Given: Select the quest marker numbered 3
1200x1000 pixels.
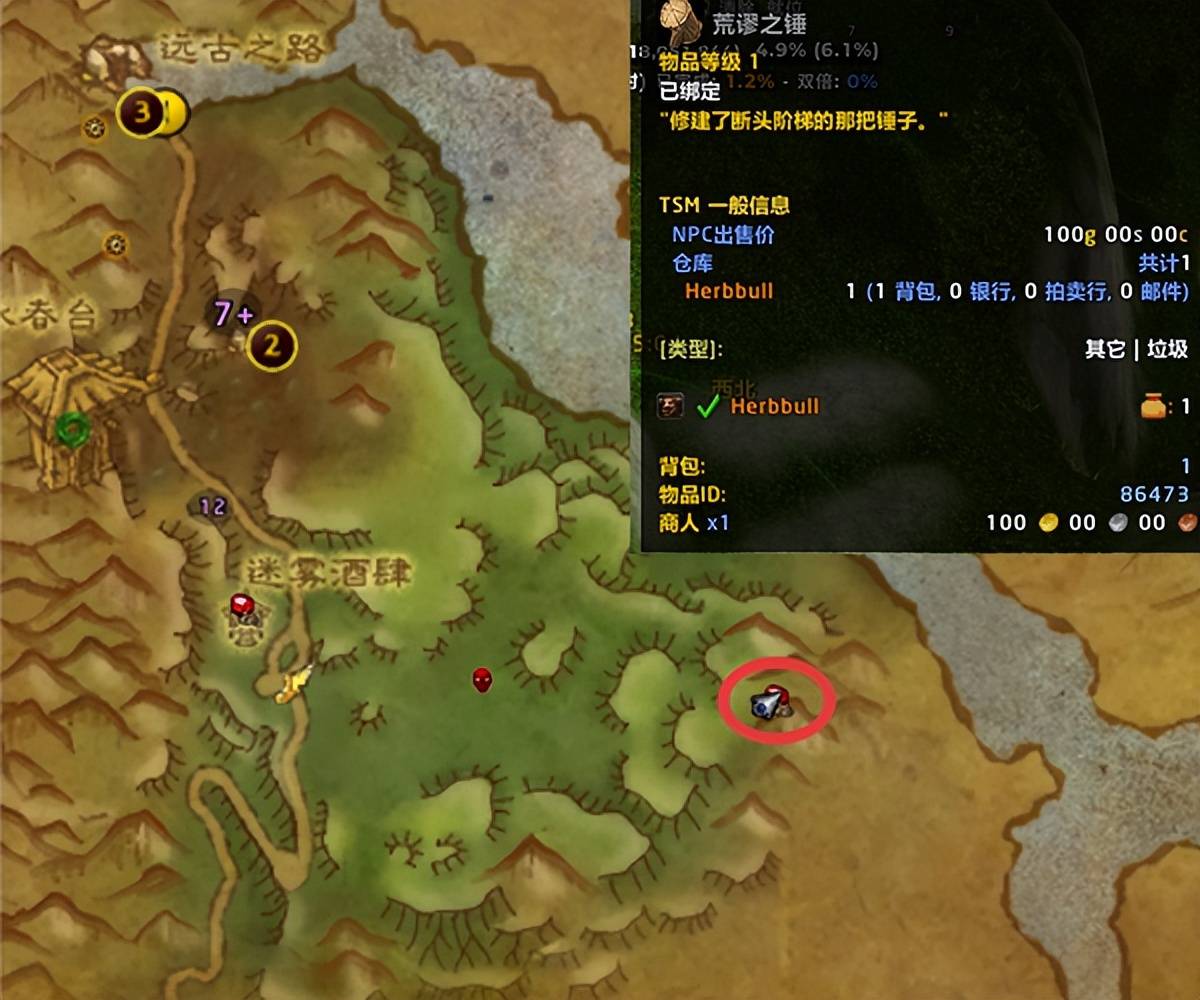Looking at the screenshot, I should [x=141, y=113].
